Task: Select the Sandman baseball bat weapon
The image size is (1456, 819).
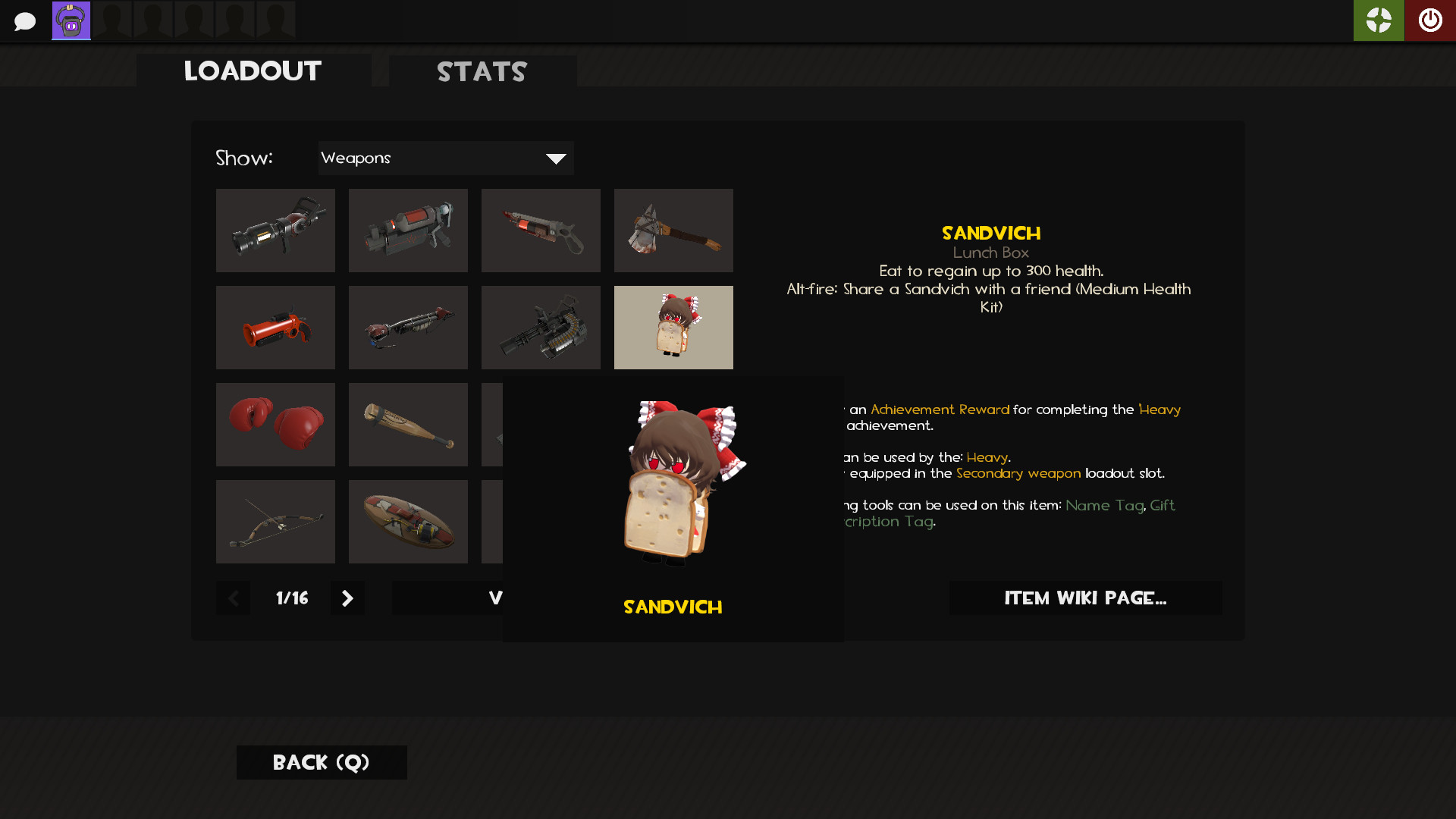Action: (x=408, y=424)
